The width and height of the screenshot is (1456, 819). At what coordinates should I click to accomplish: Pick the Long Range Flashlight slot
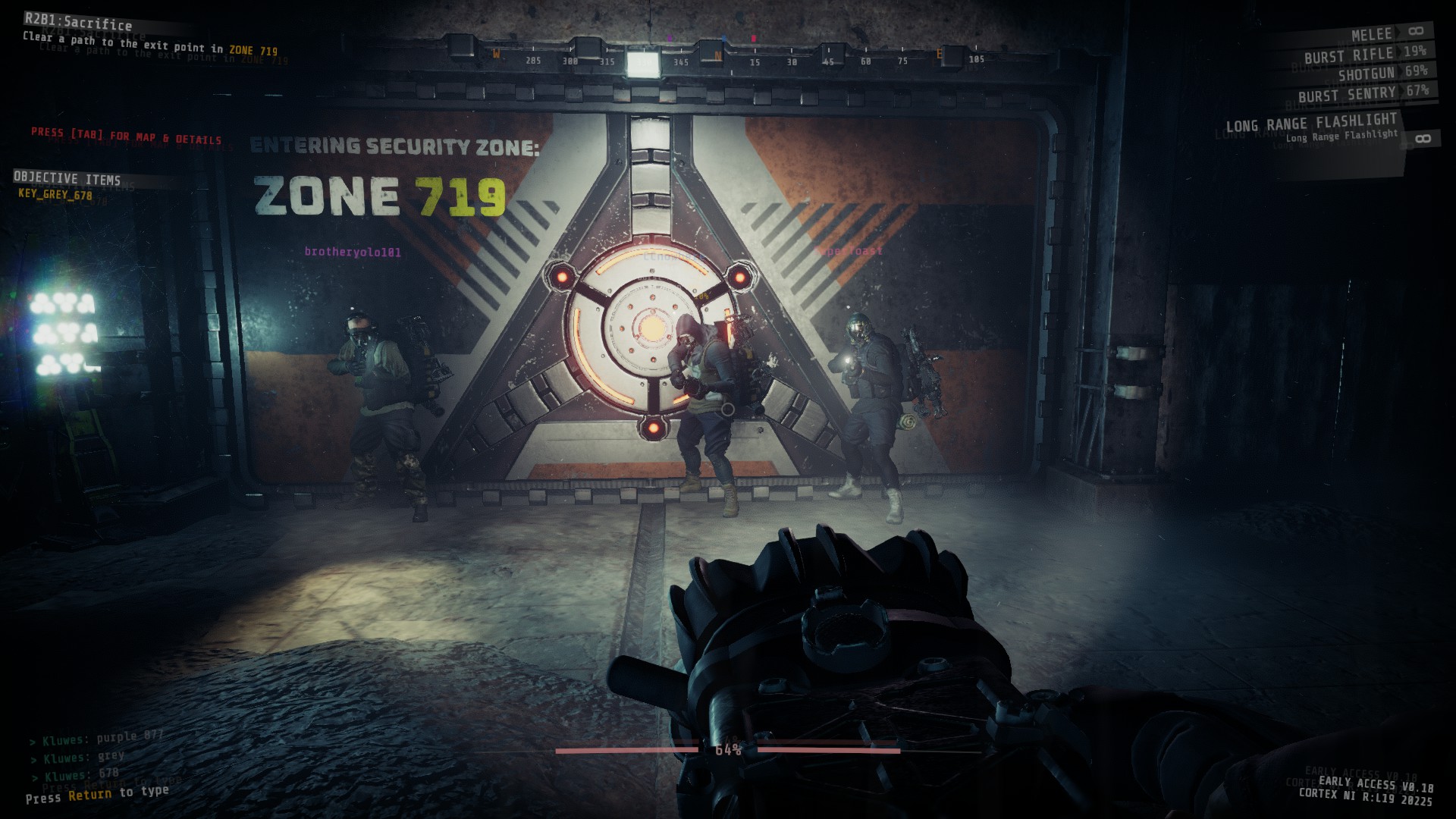click(x=1312, y=124)
